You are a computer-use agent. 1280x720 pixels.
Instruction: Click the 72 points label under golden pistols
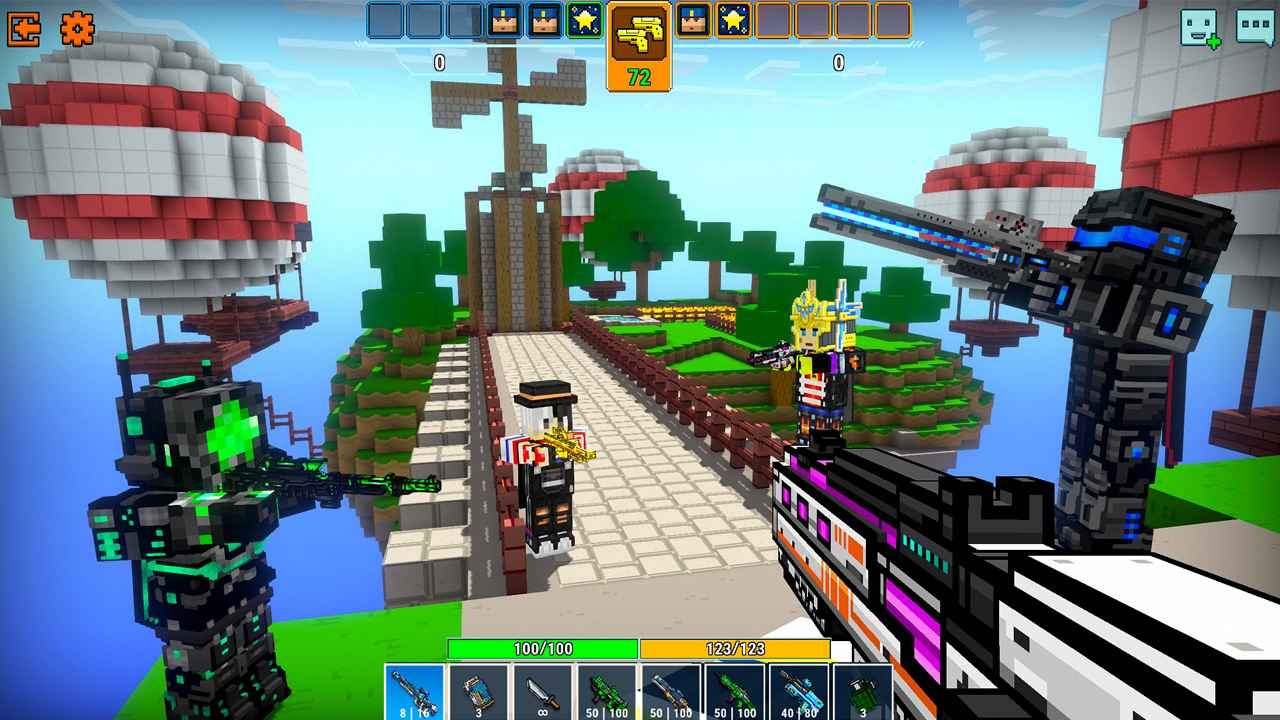pos(640,73)
